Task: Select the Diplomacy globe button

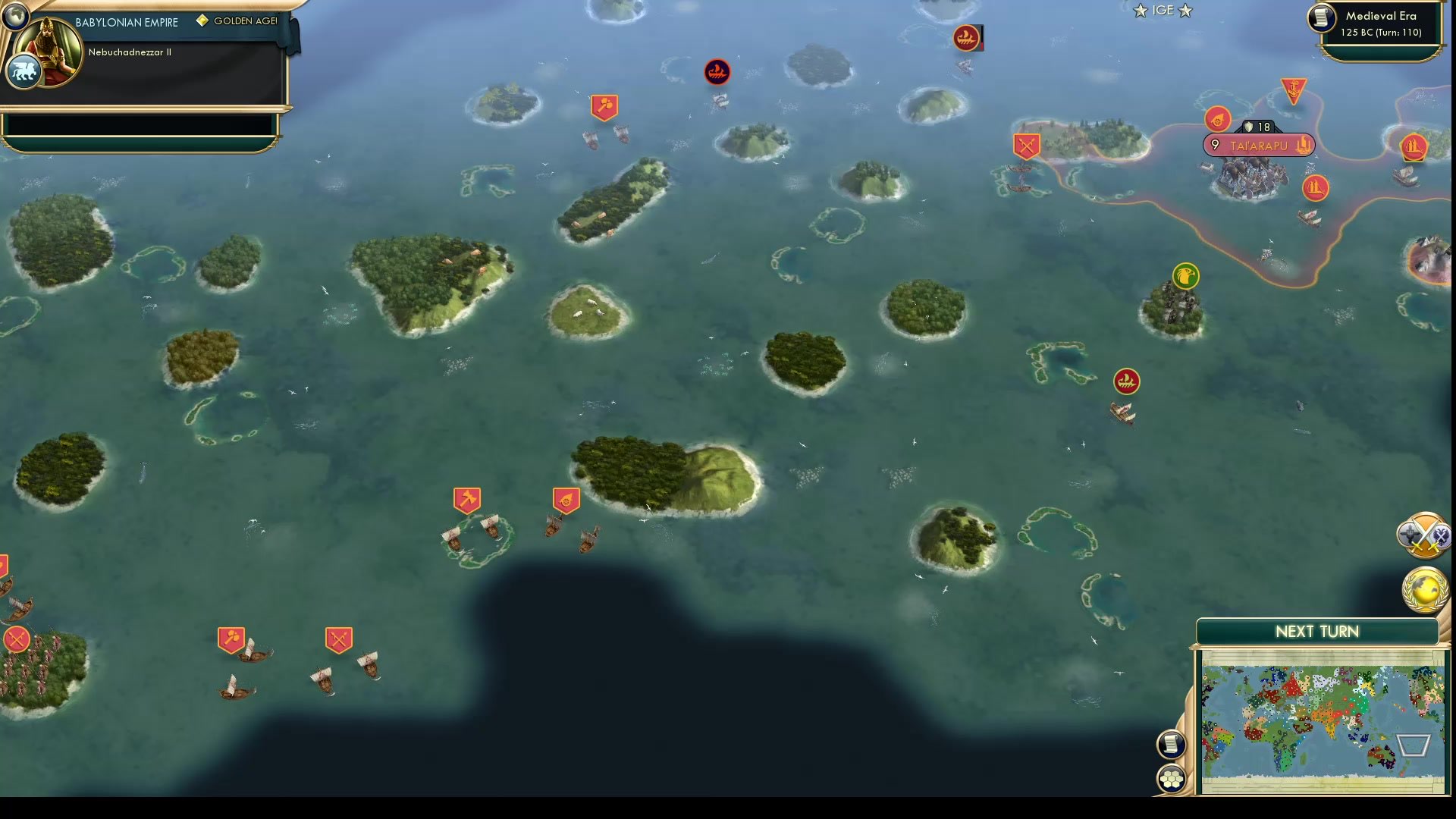Action: 1424,587
